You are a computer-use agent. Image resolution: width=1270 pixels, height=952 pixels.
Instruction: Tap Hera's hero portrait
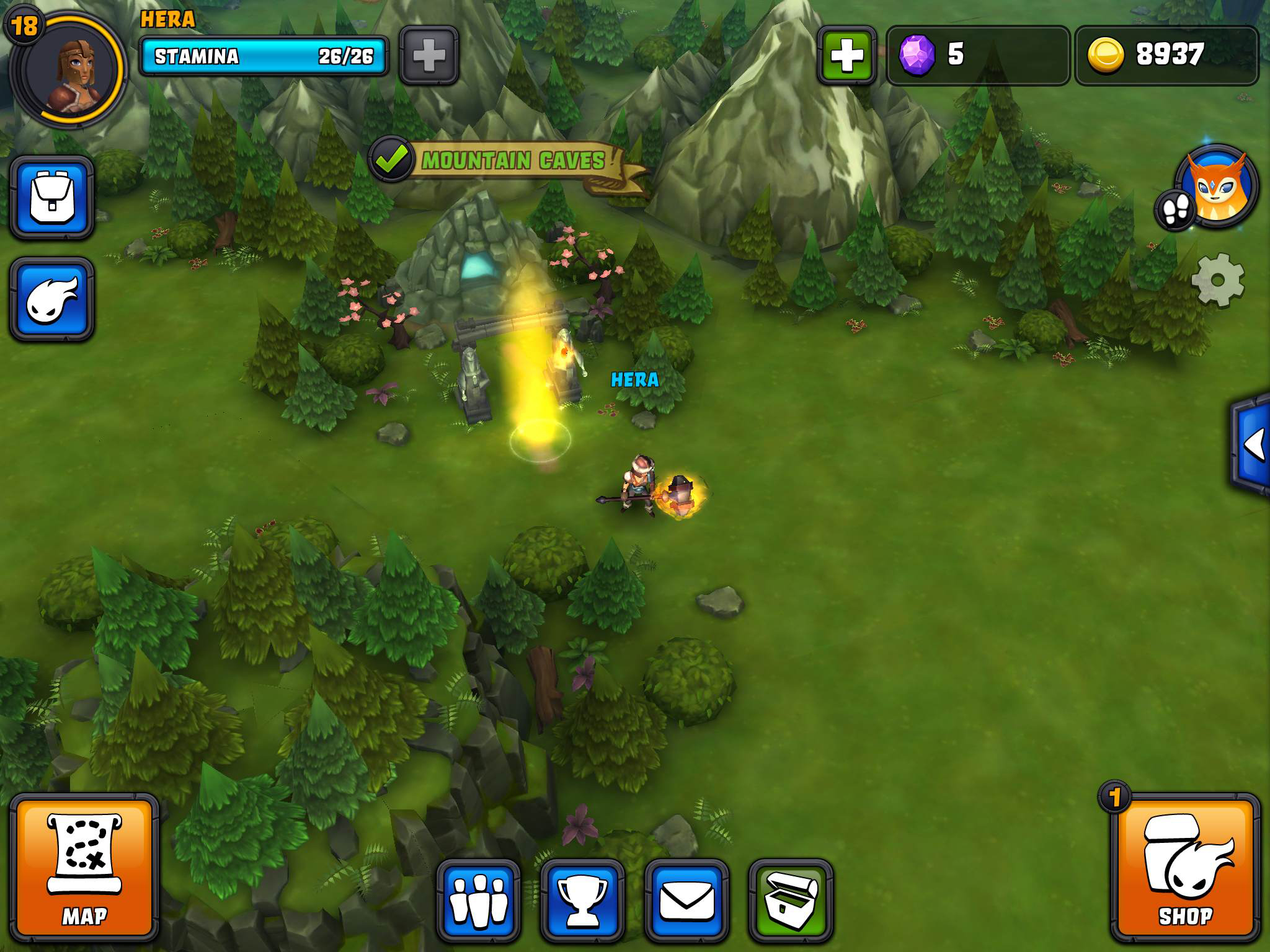(x=69, y=67)
